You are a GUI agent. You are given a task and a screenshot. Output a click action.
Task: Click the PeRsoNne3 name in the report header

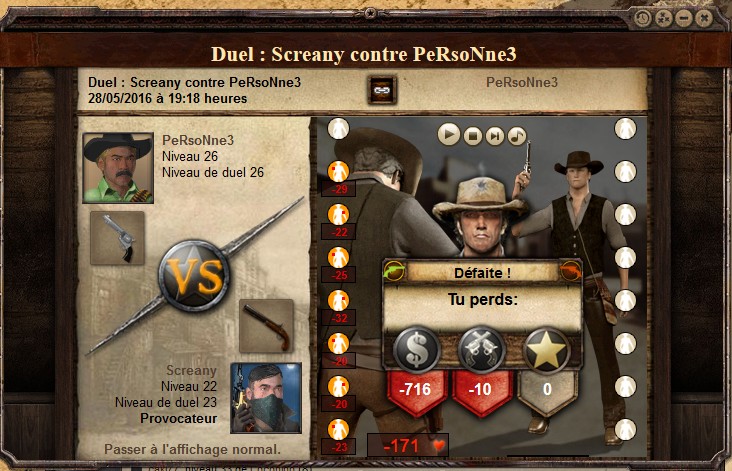tap(522, 82)
